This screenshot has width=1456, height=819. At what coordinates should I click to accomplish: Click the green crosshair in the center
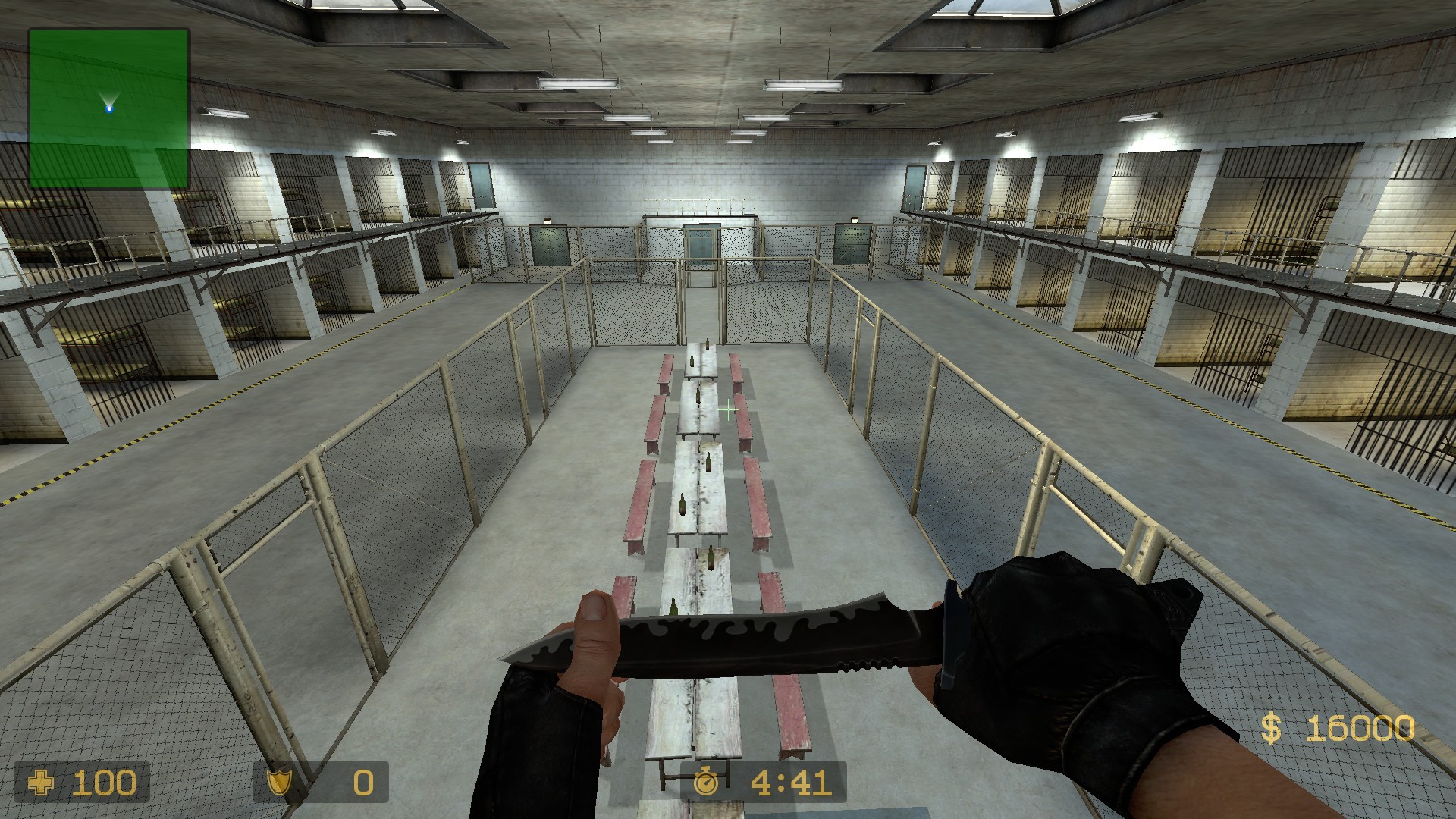click(x=727, y=409)
